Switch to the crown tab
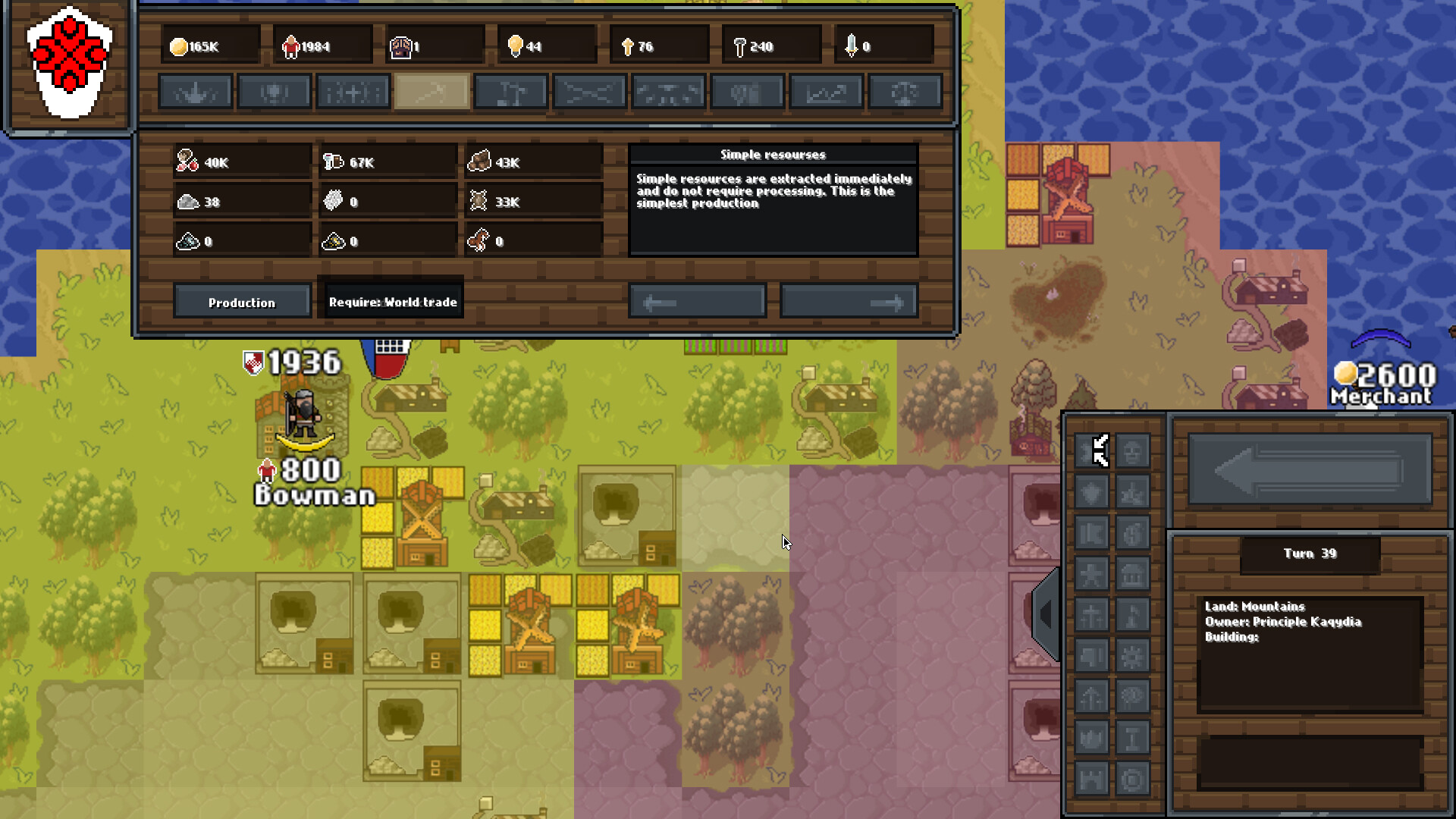This screenshot has height=819, width=1456. [196, 93]
